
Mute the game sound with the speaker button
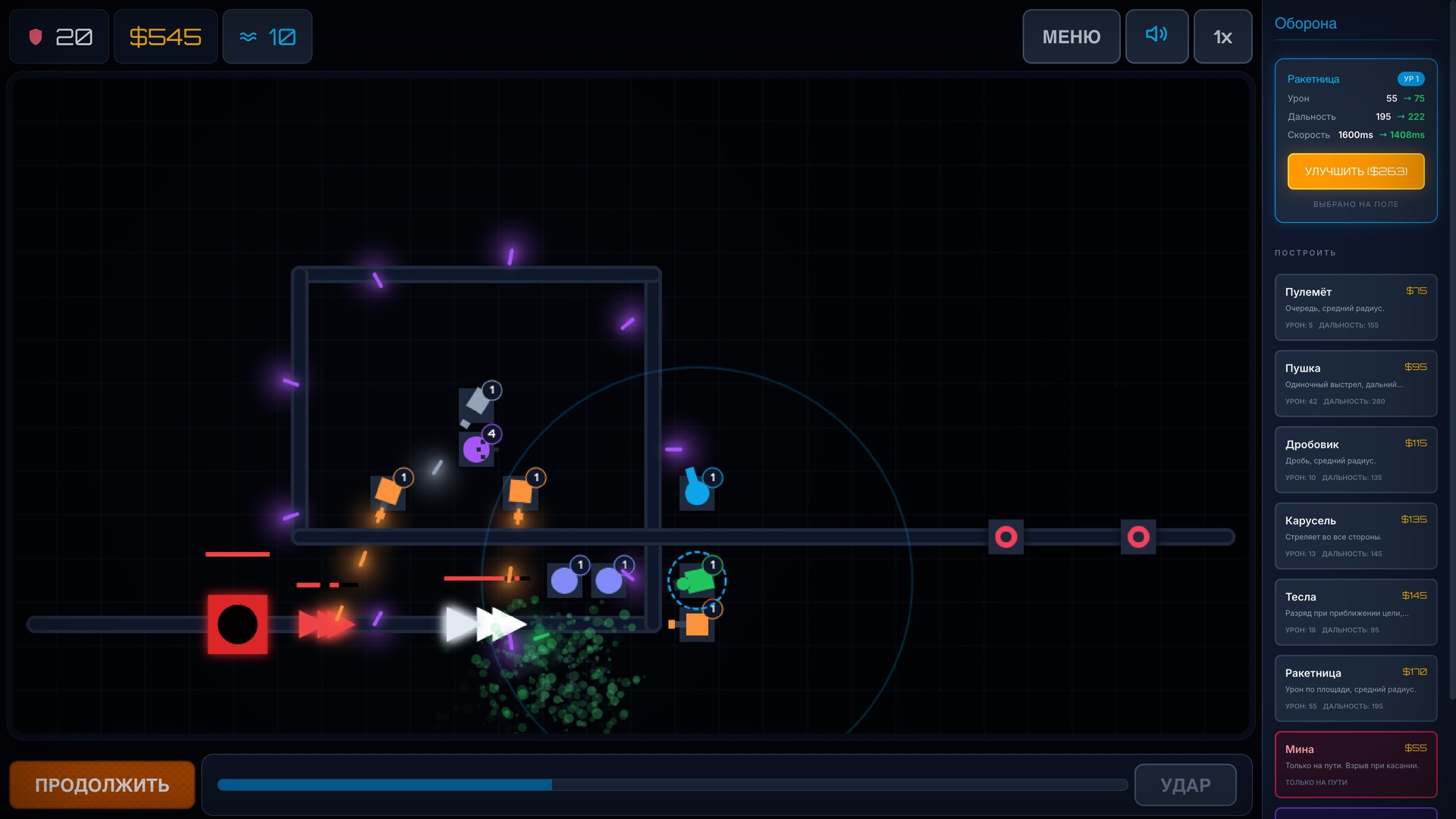[x=1156, y=36]
